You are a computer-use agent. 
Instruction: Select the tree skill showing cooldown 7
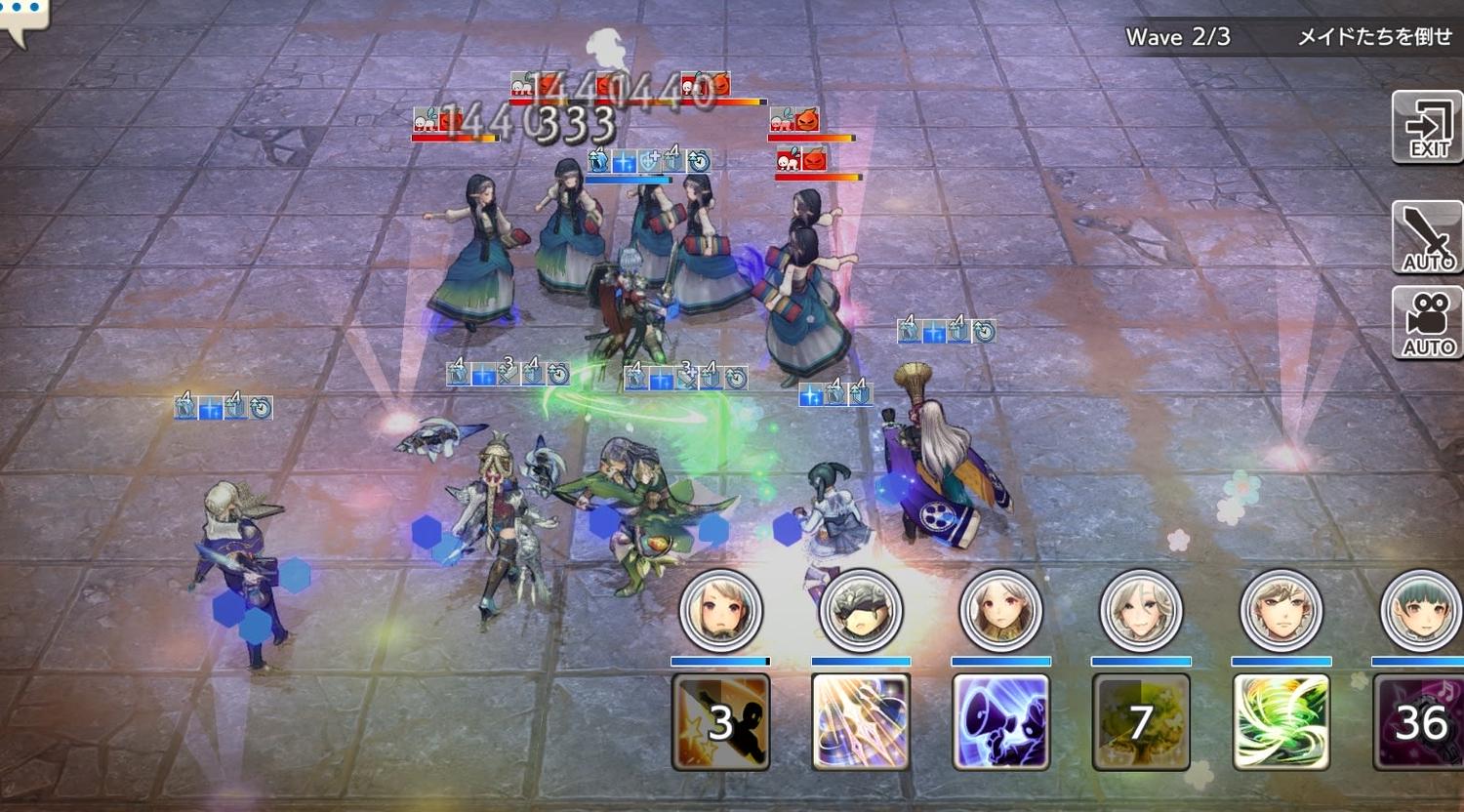(x=1141, y=722)
